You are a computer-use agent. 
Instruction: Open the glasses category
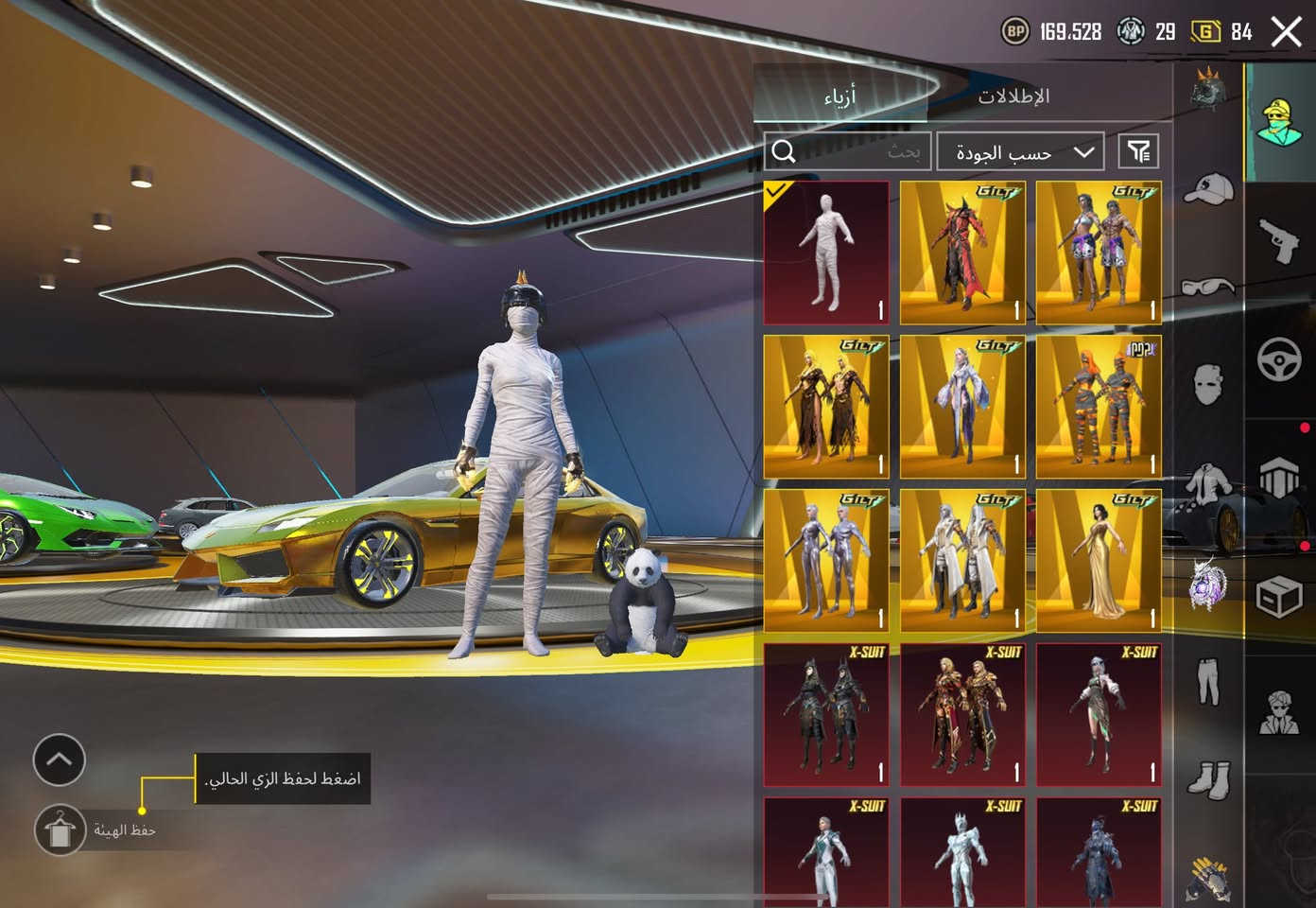click(x=1208, y=286)
